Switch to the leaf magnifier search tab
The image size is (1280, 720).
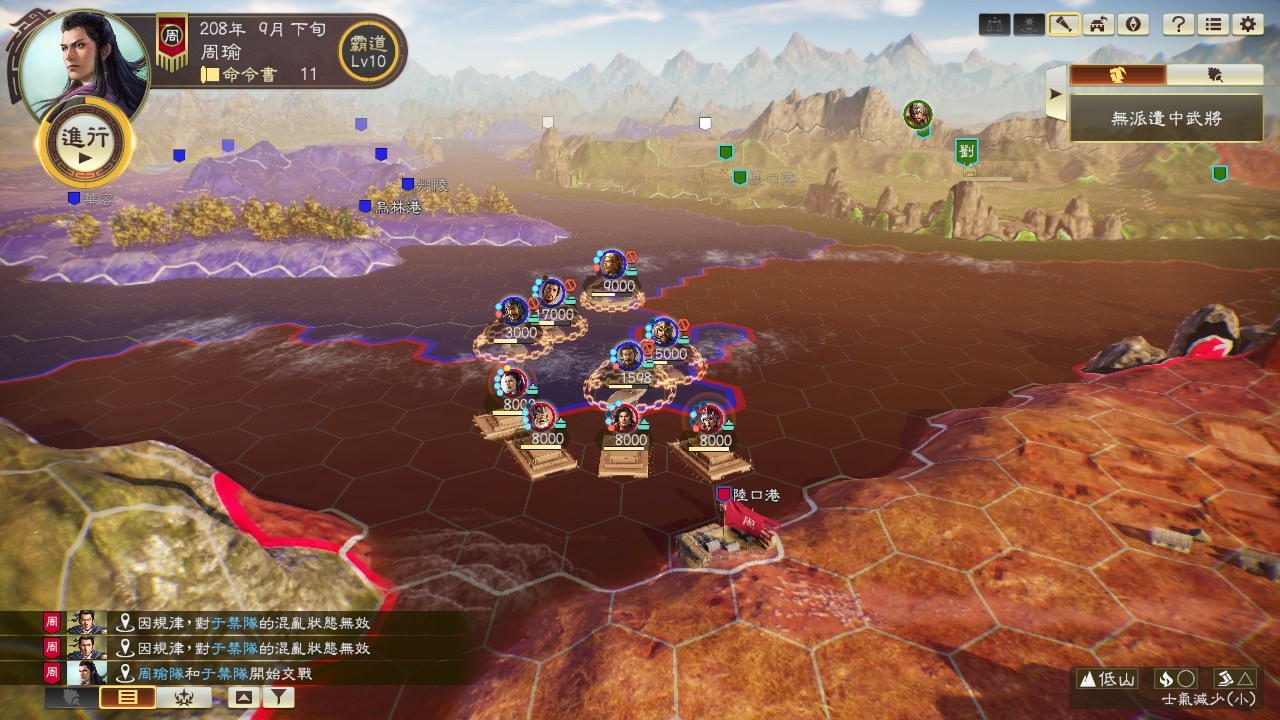[x=1215, y=75]
